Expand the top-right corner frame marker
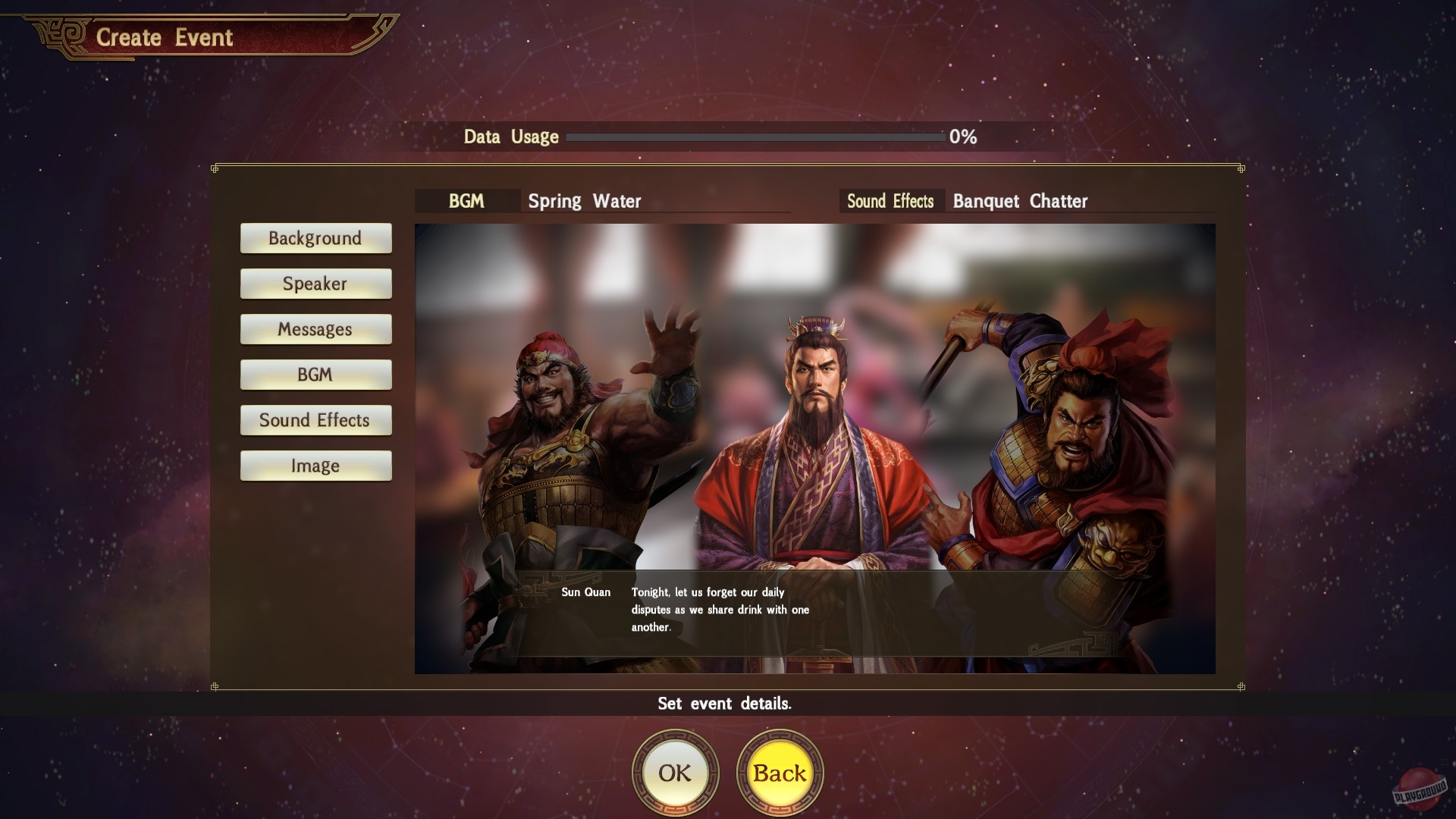 pyautogui.click(x=1241, y=171)
